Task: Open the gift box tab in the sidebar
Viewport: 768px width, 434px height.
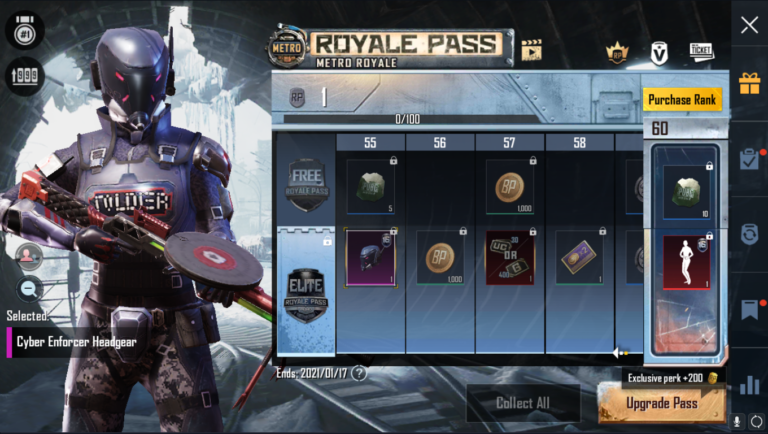Action: coord(749,83)
